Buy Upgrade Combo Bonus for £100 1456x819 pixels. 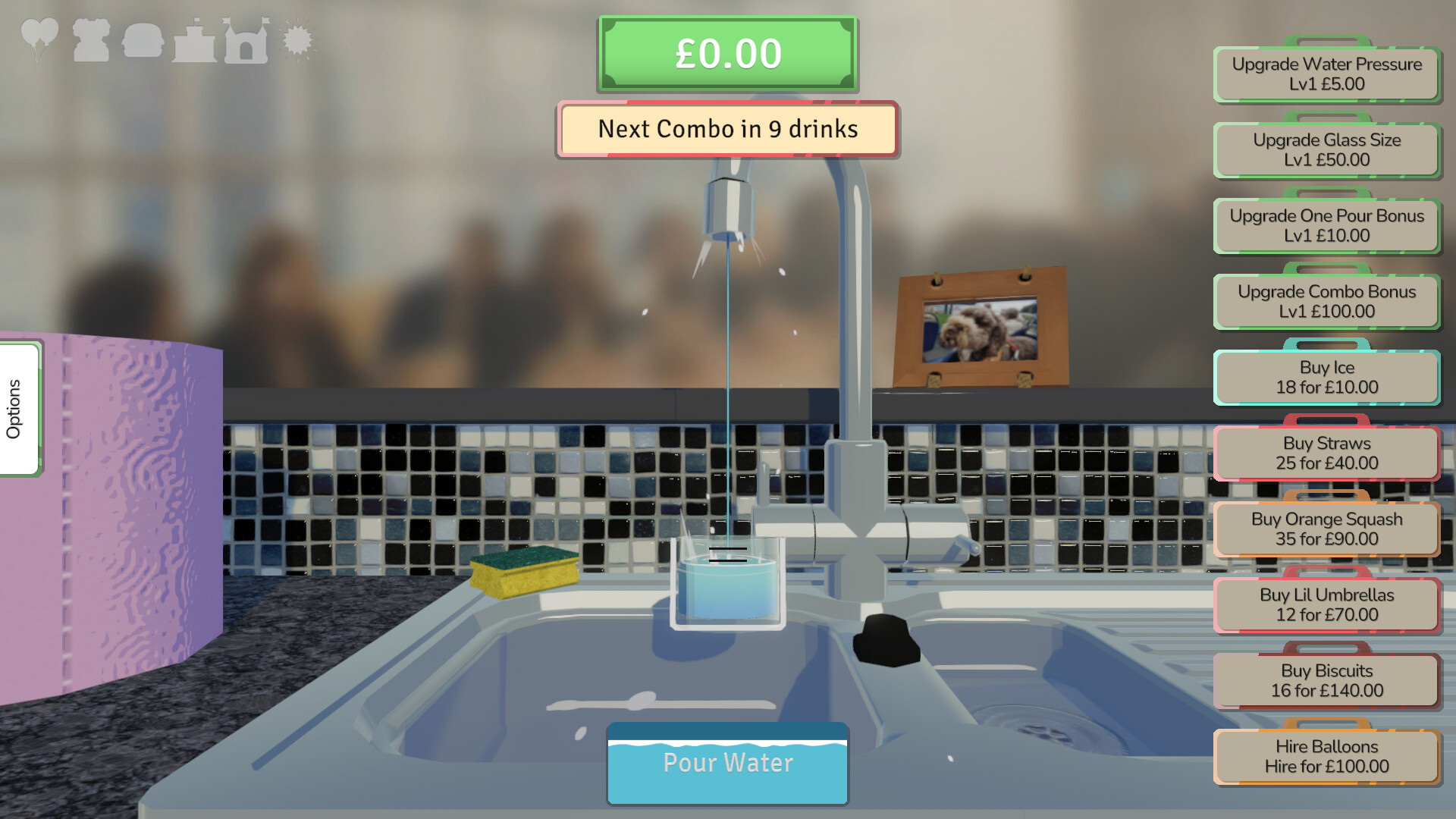click(1326, 301)
